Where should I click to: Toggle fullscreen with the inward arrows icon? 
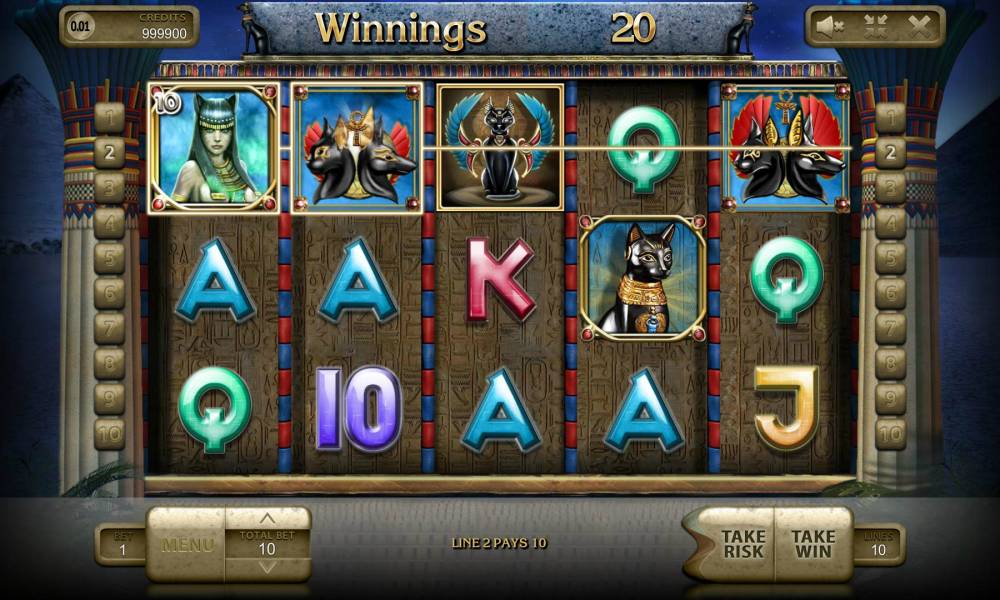[876, 27]
